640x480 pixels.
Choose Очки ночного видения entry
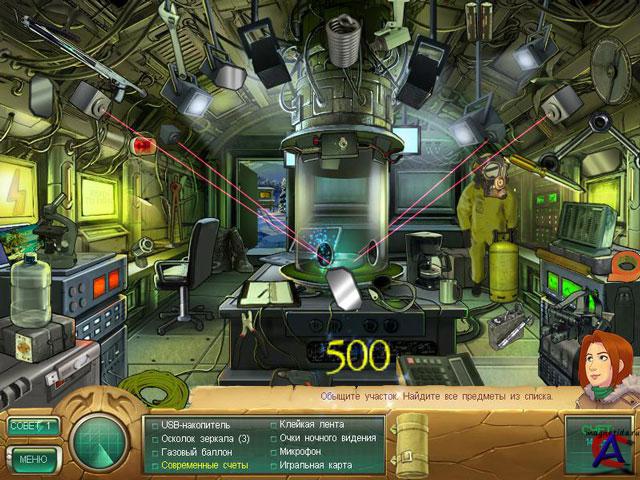point(325,438)
